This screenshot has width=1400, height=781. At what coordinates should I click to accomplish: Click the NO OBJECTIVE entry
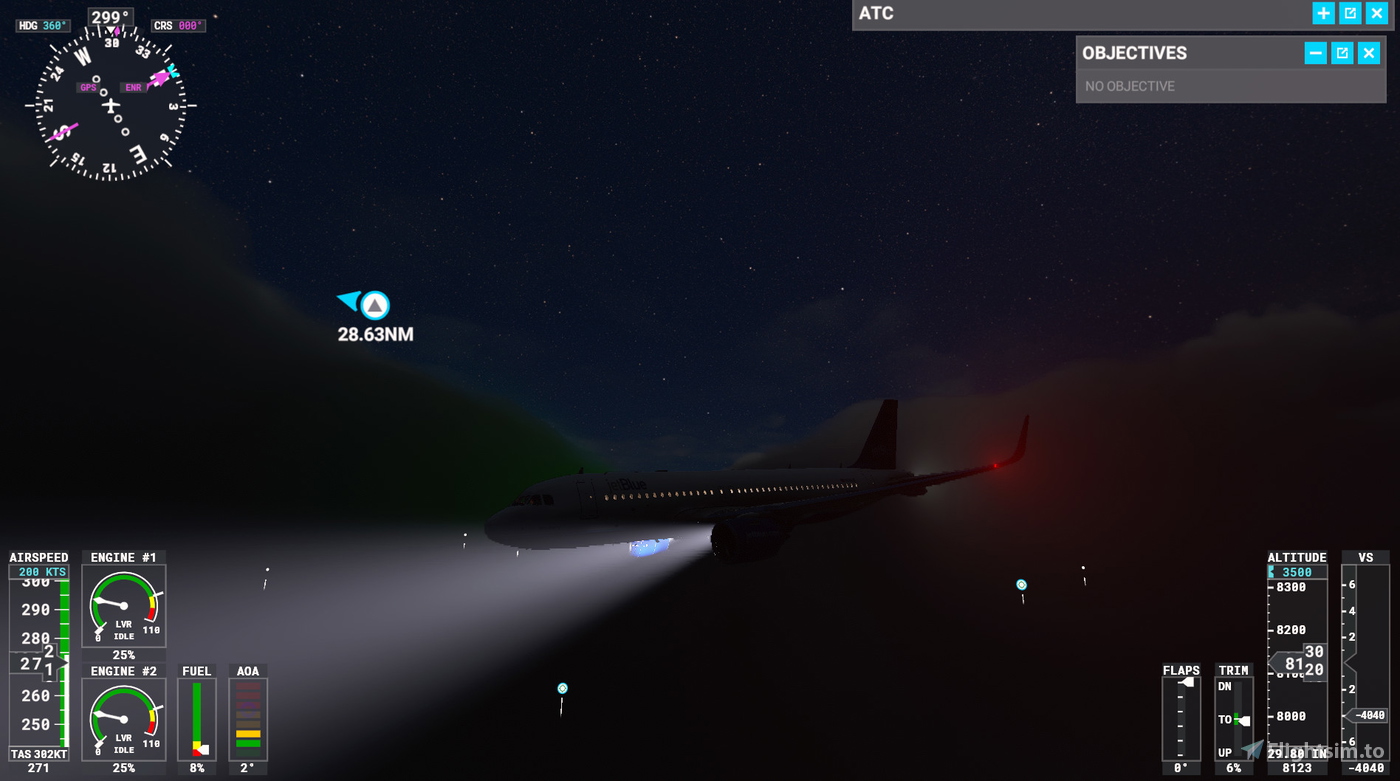pyautogui.click(x=1129, y=86)
